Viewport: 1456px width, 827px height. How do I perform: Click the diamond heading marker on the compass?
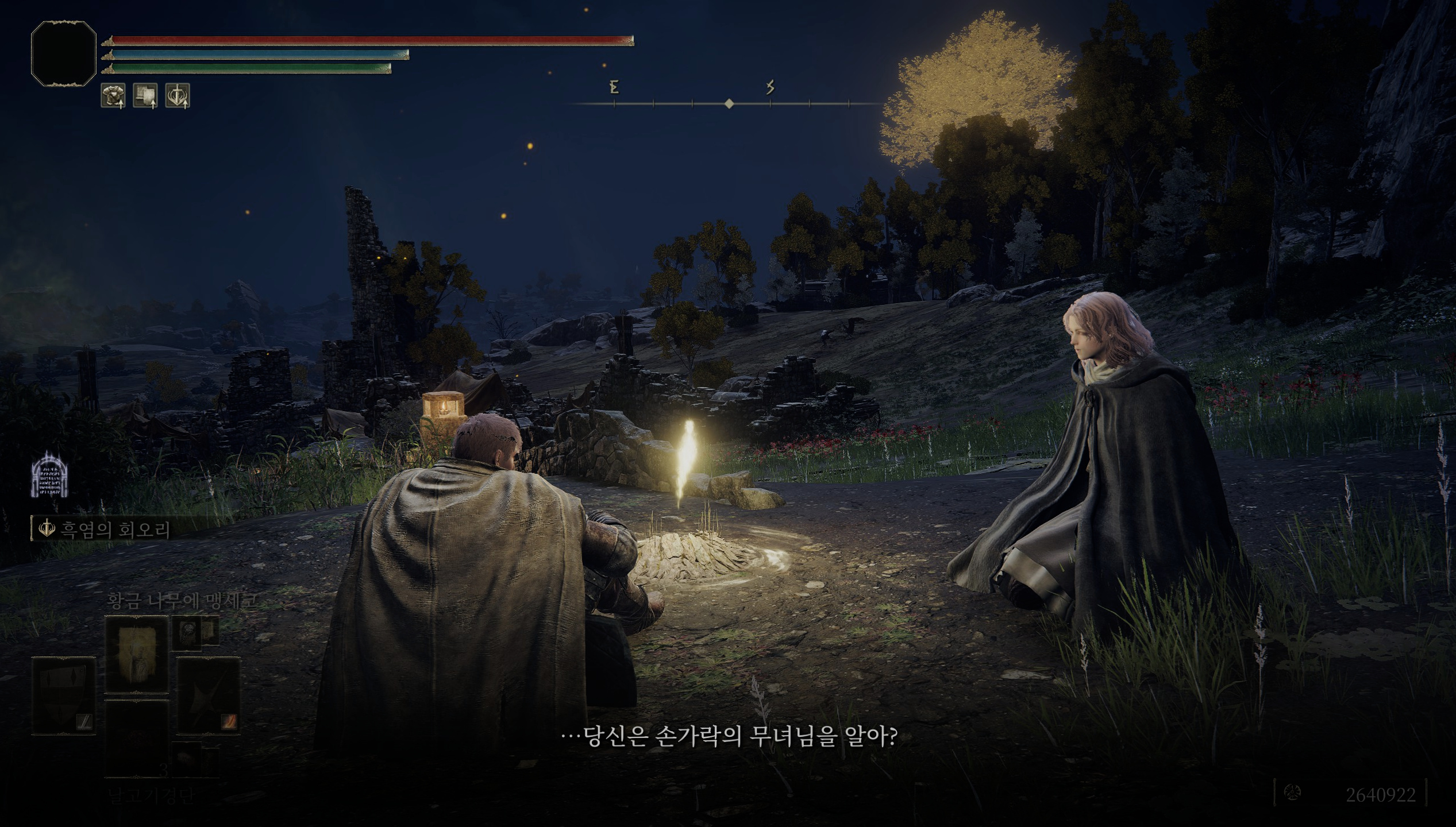[x=730, y=103]
